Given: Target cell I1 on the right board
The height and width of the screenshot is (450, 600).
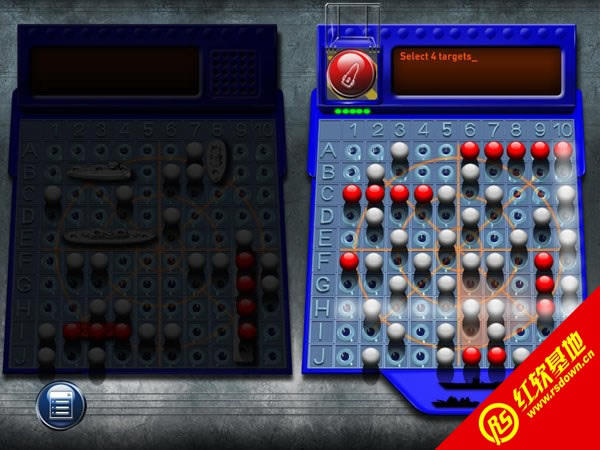Looking at the screenshot, I should pyautogui.click(x=351, y=331).
